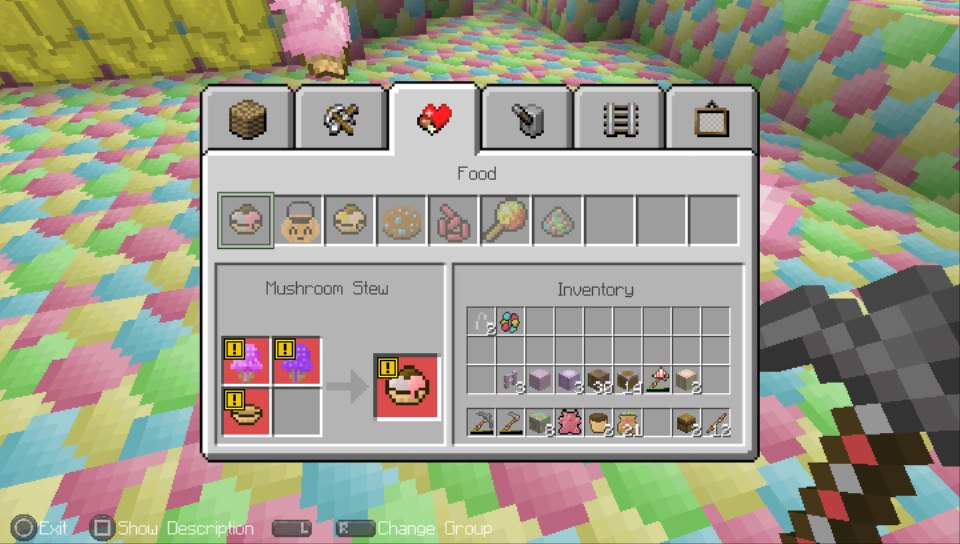Select the pickaxe in the first hotbar slot
Viewport: 960px width, 544px height.
click(x=481, y=423)
